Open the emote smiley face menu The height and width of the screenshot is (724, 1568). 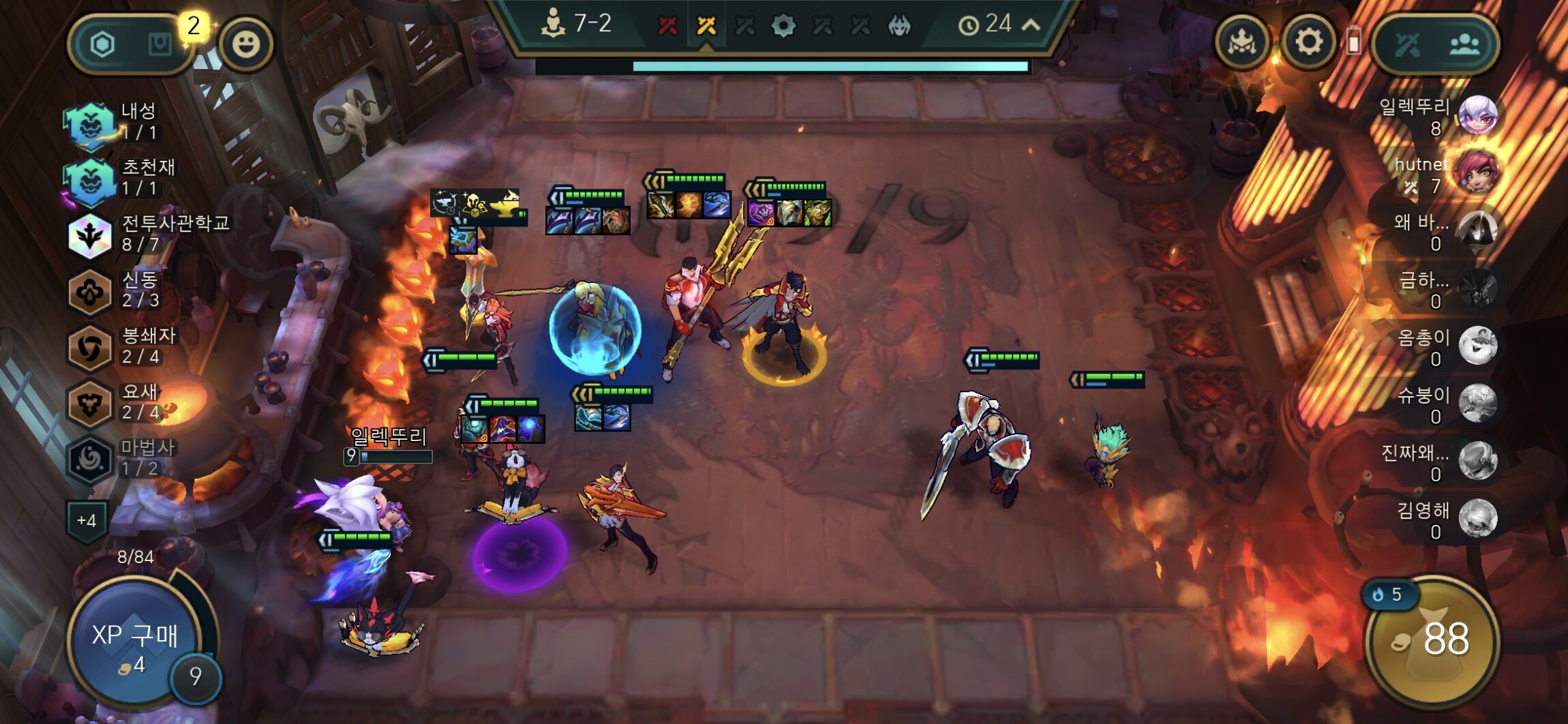(245, 44)
